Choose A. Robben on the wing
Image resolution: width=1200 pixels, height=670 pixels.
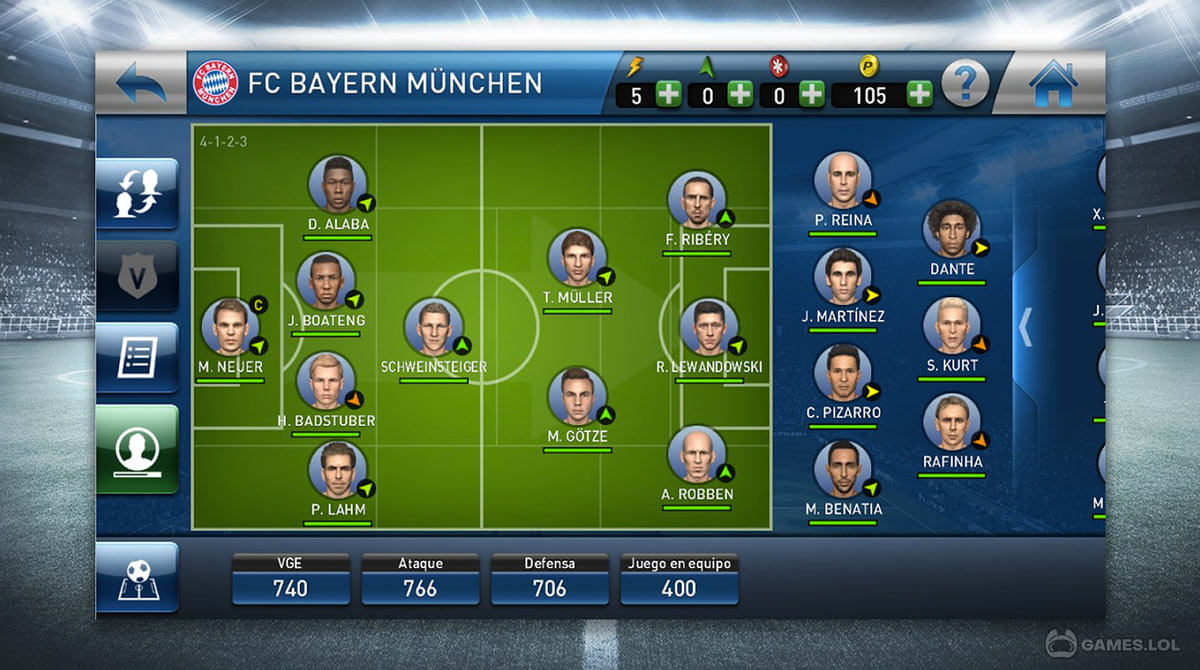pyautogui.click(x=696, y=455)
